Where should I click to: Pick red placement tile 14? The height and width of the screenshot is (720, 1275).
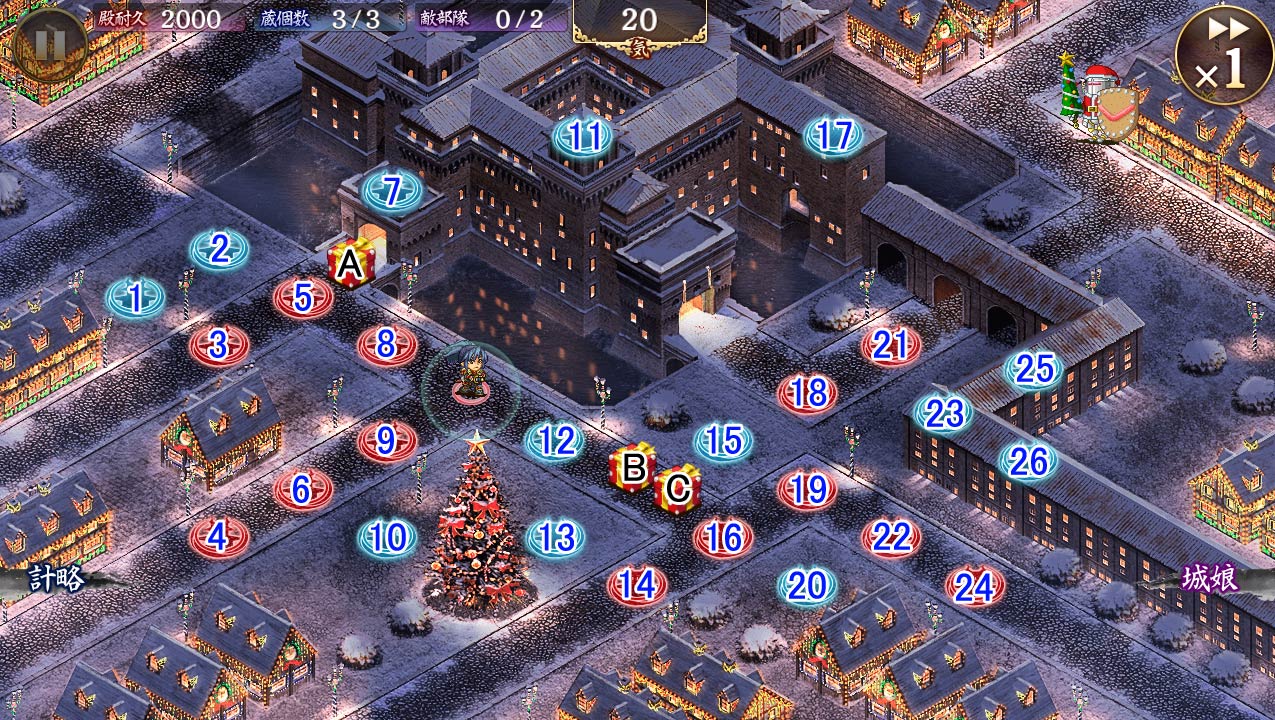click(637, 585)
